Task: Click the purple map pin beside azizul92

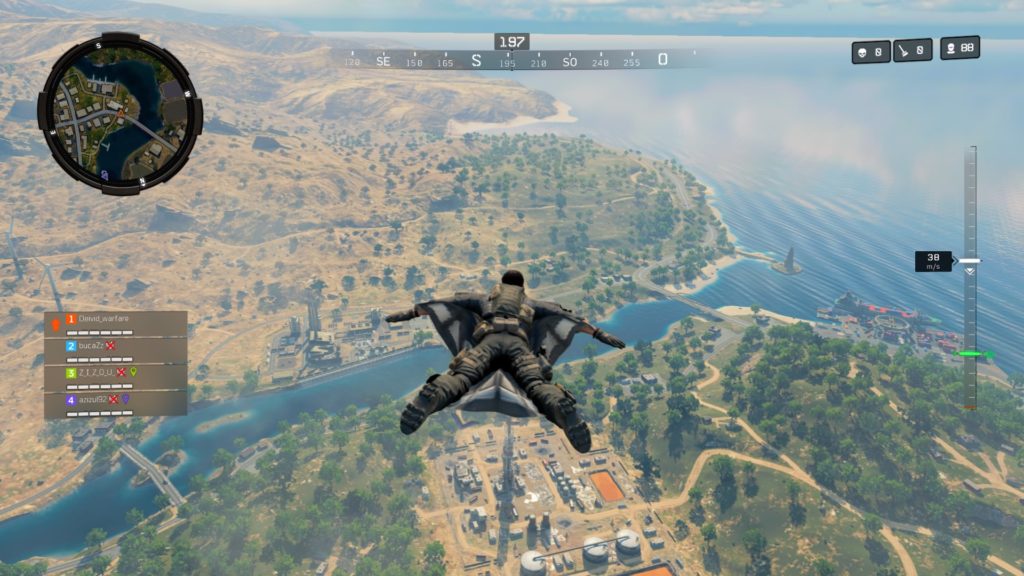Action: coord(127,399)
